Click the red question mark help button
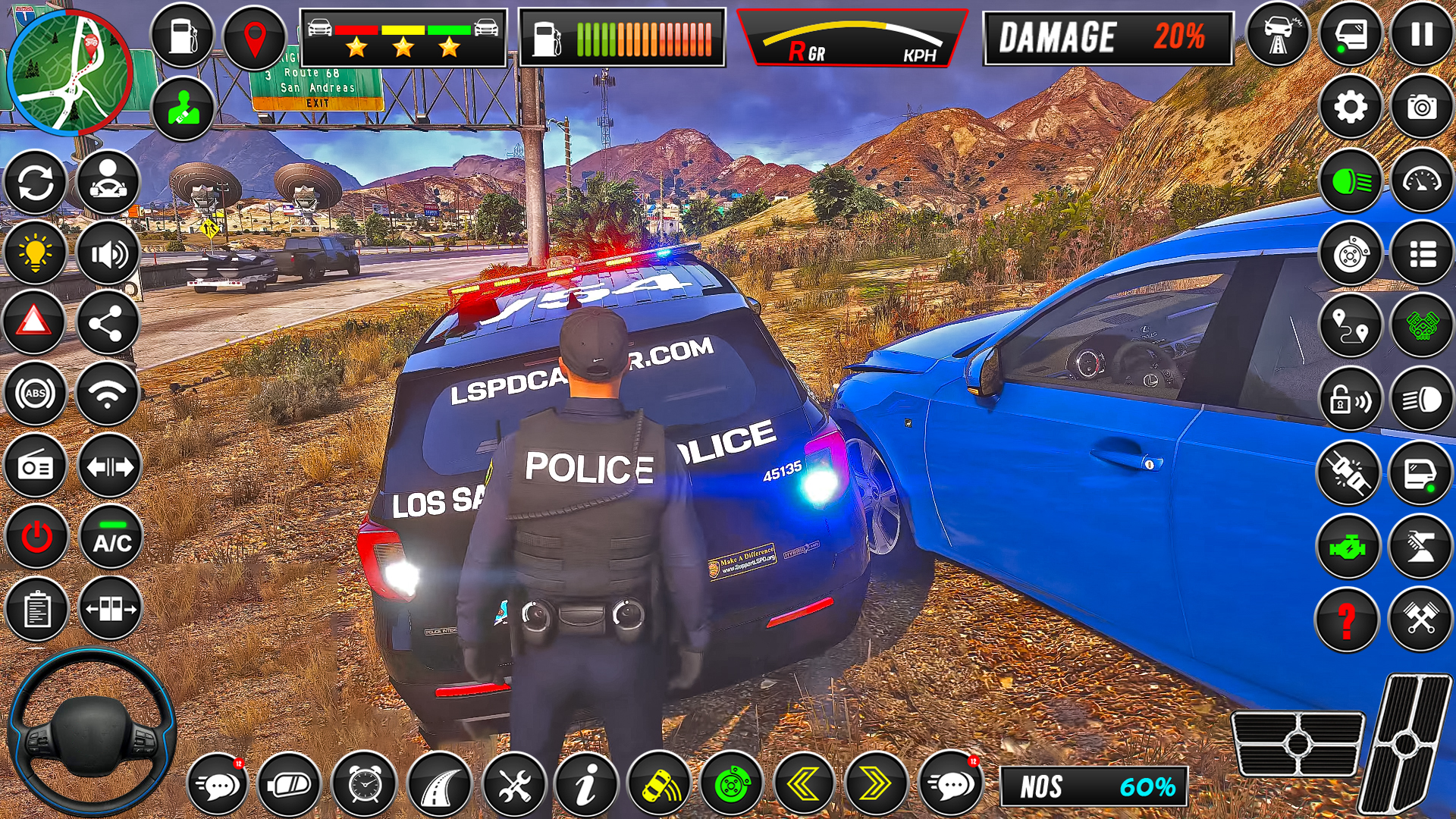 [x=1347, y=620]
